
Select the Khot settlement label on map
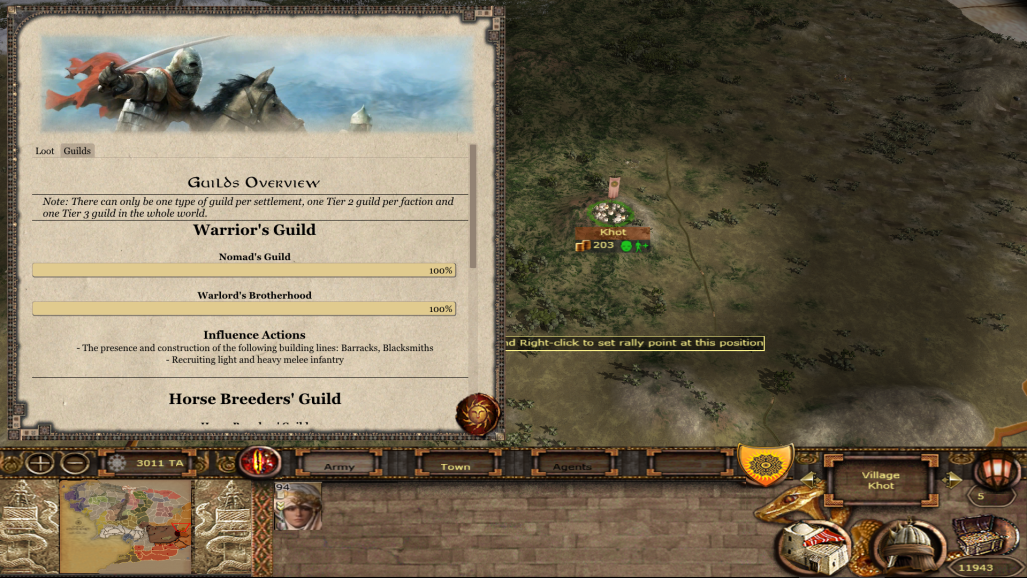pos(613,232)
